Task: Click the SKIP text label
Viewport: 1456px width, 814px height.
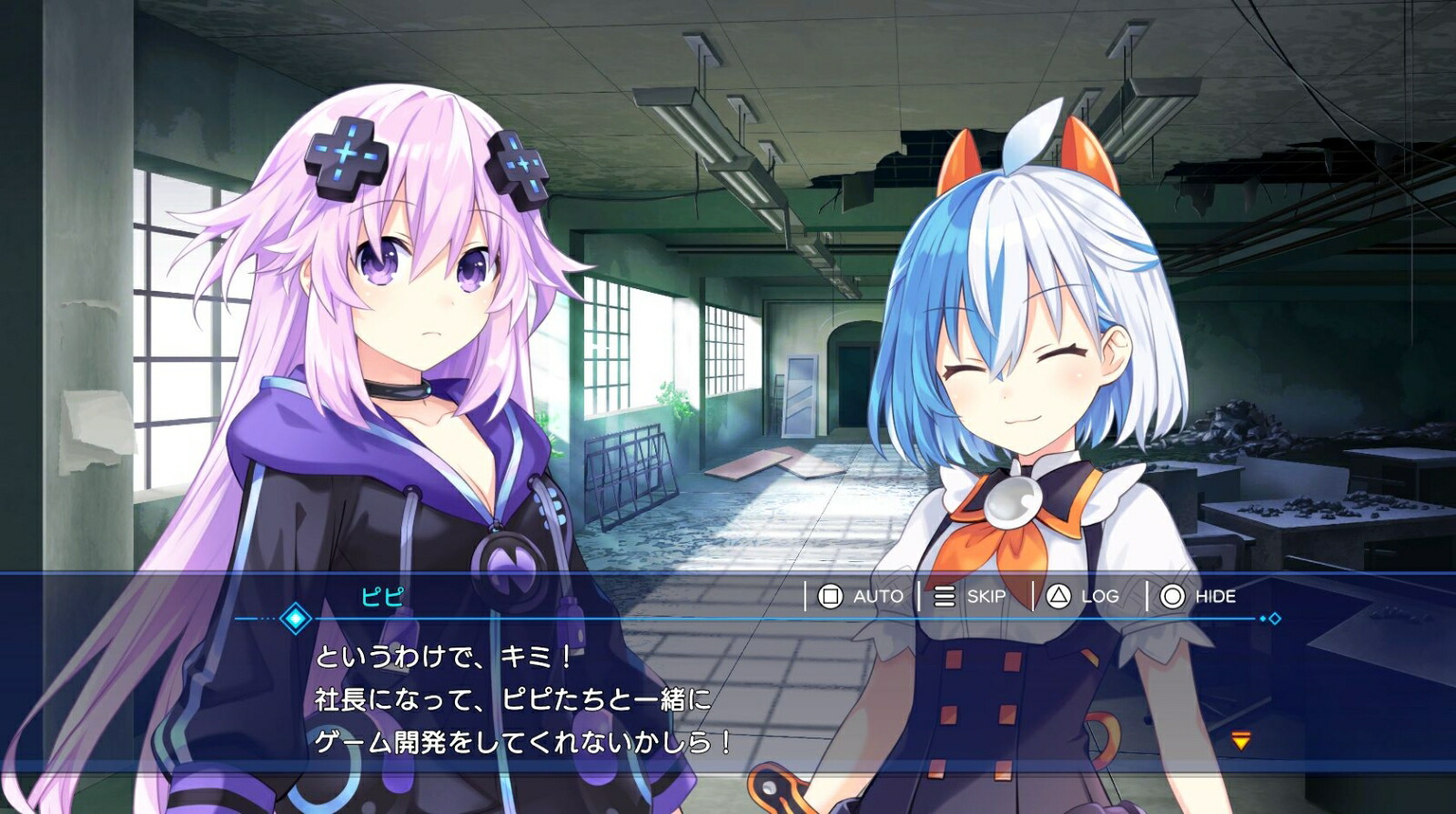Action: click(x=987, y=597)
